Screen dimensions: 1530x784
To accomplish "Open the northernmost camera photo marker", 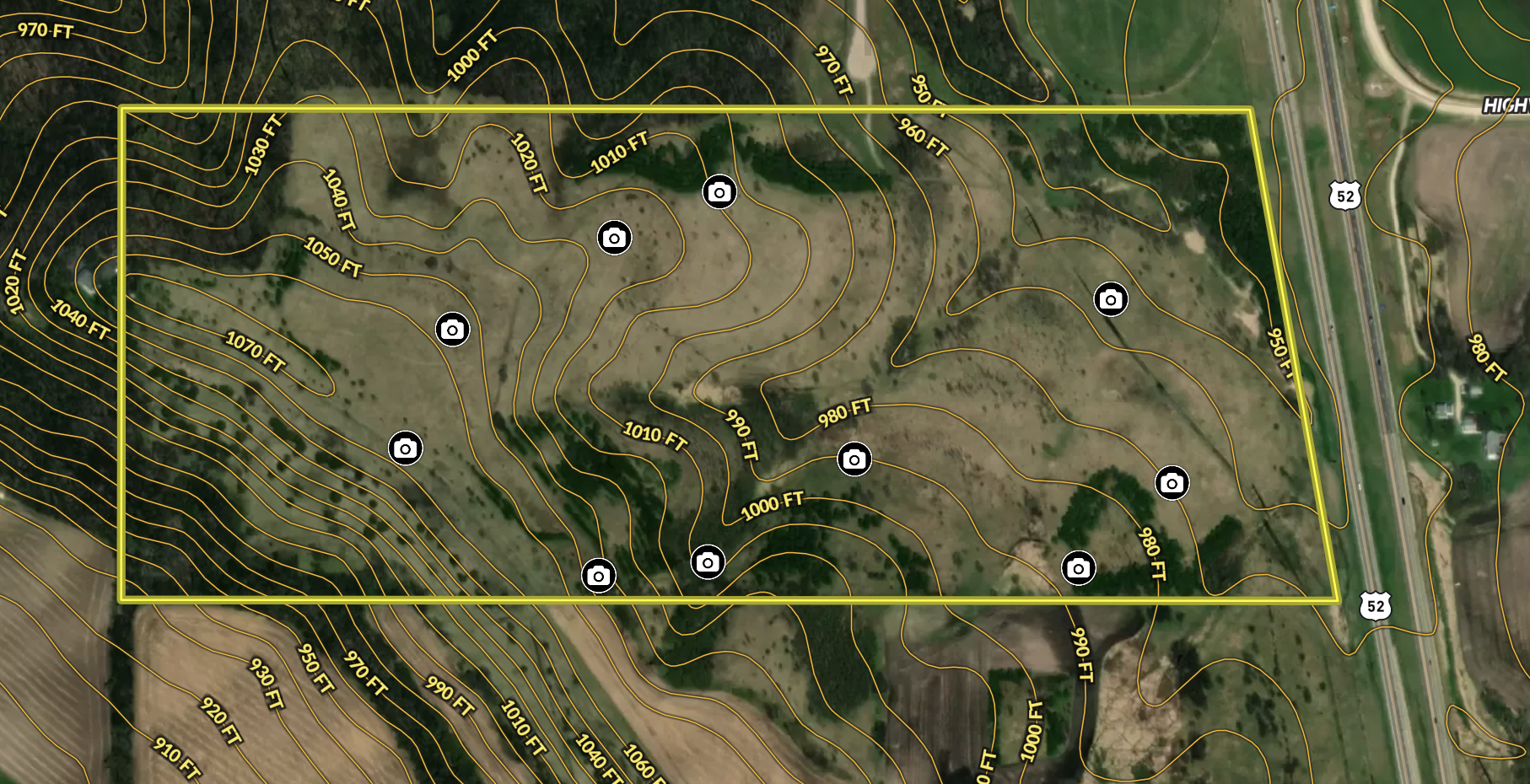I will [719, 192].
